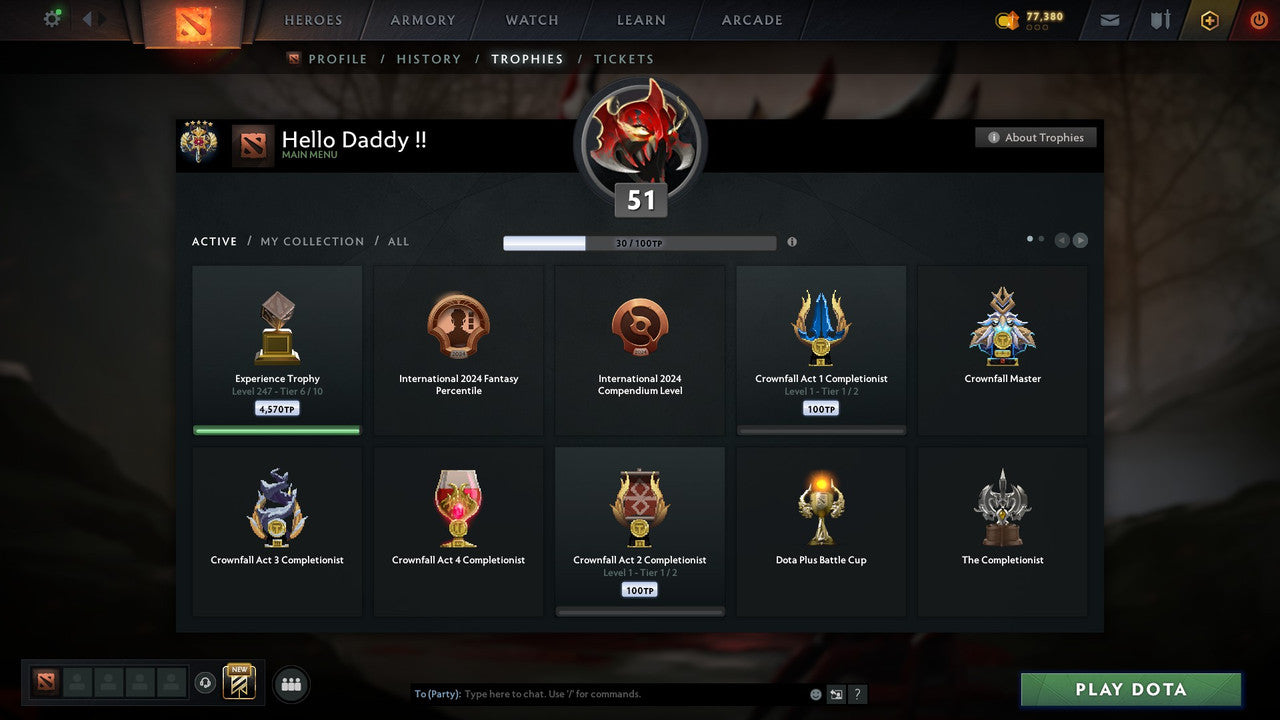Click the whisper/chat target icon next to emoticons

836,693
